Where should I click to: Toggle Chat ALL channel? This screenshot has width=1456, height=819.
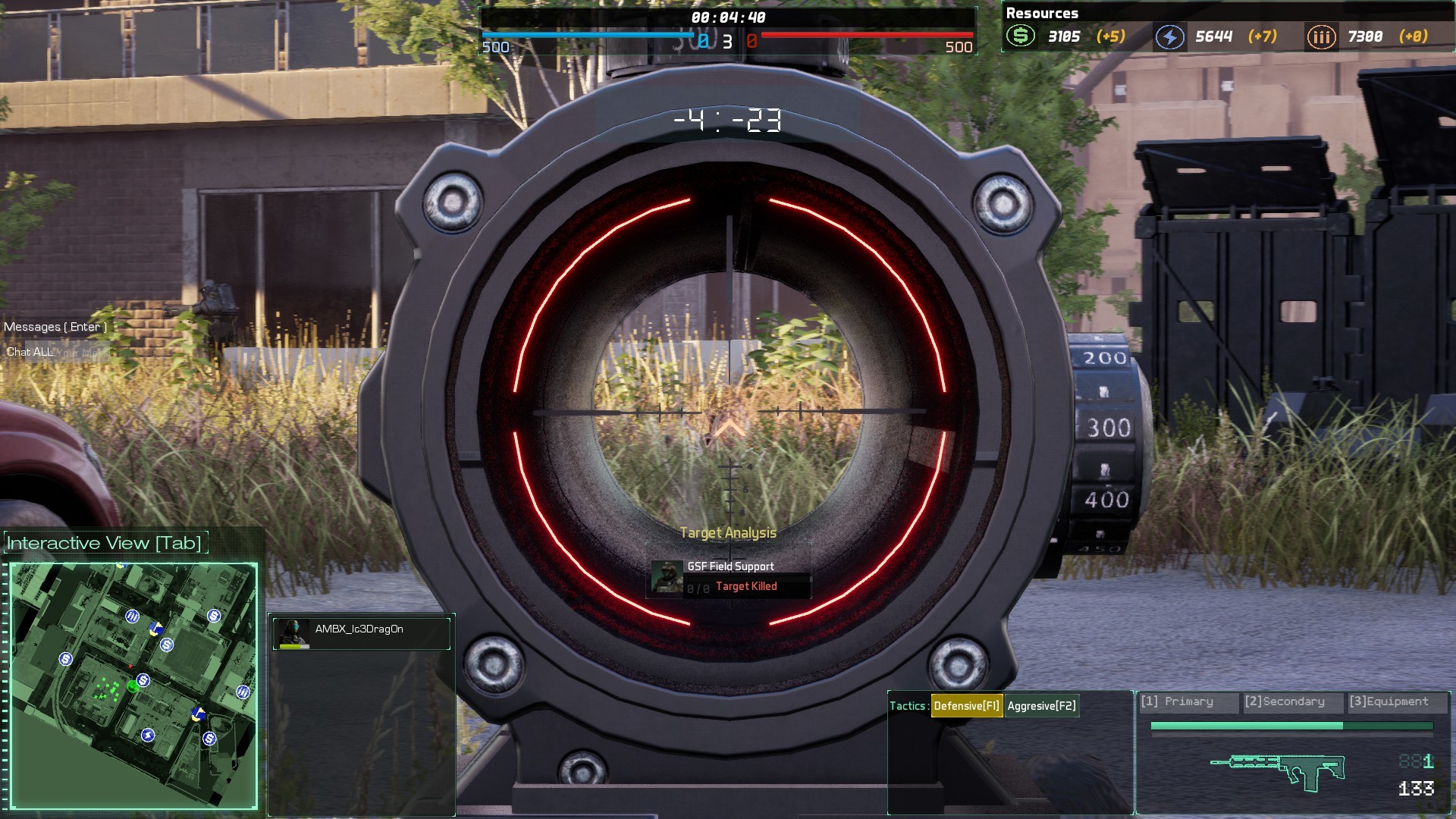[30, 351]
